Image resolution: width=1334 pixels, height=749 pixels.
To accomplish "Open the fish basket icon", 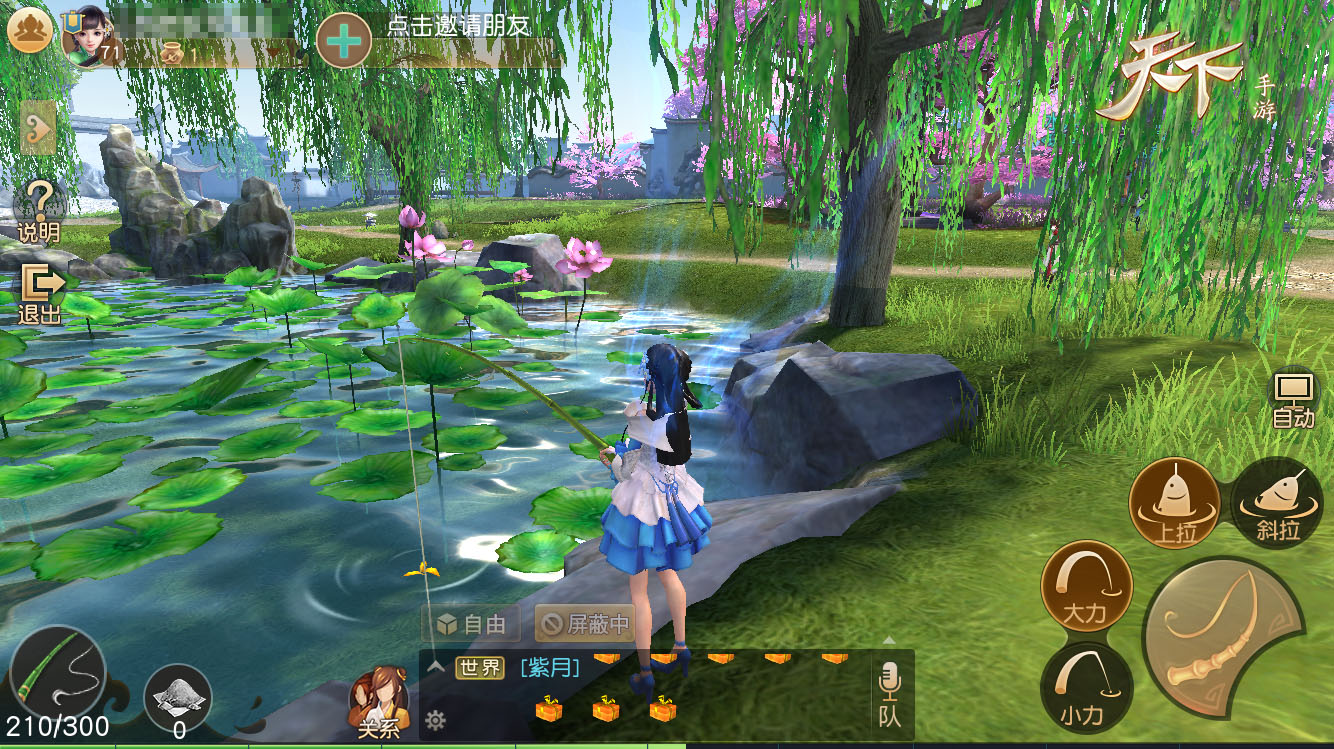I will (x=178, y=695).
